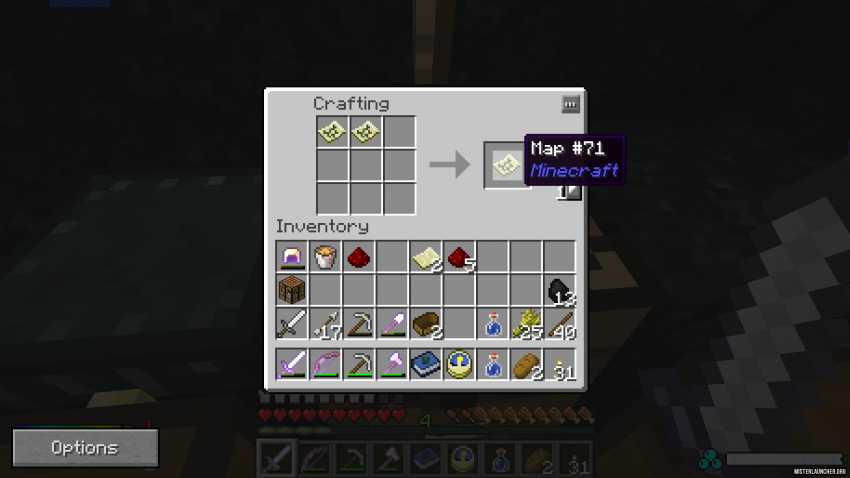Select the enchanted bow in the hotbar row
The width and height of the screenshot is (850, 478).
pos(325,364)
